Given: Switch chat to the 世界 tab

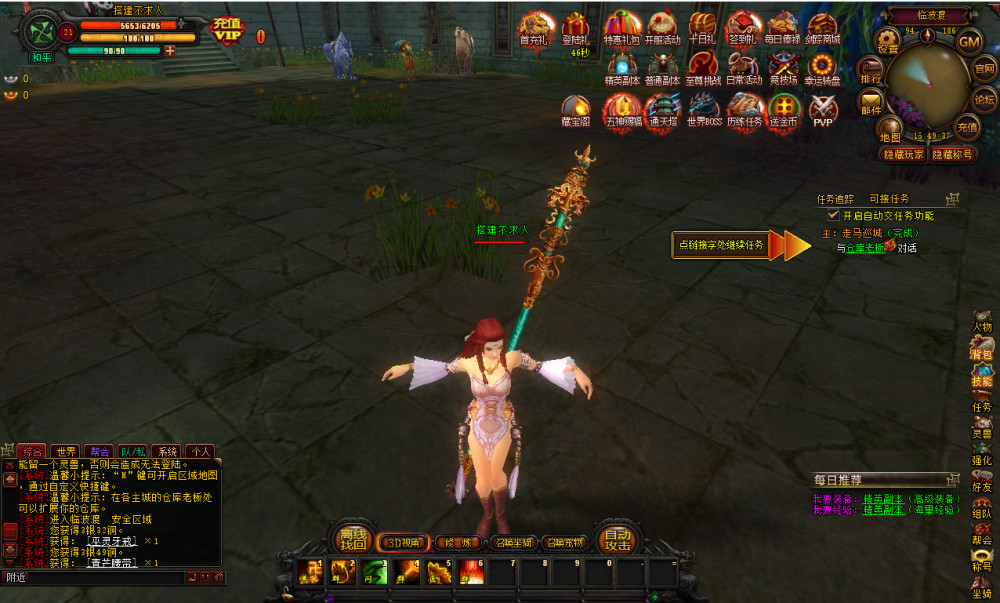Looking at the screenshot, I should [66, 451].
